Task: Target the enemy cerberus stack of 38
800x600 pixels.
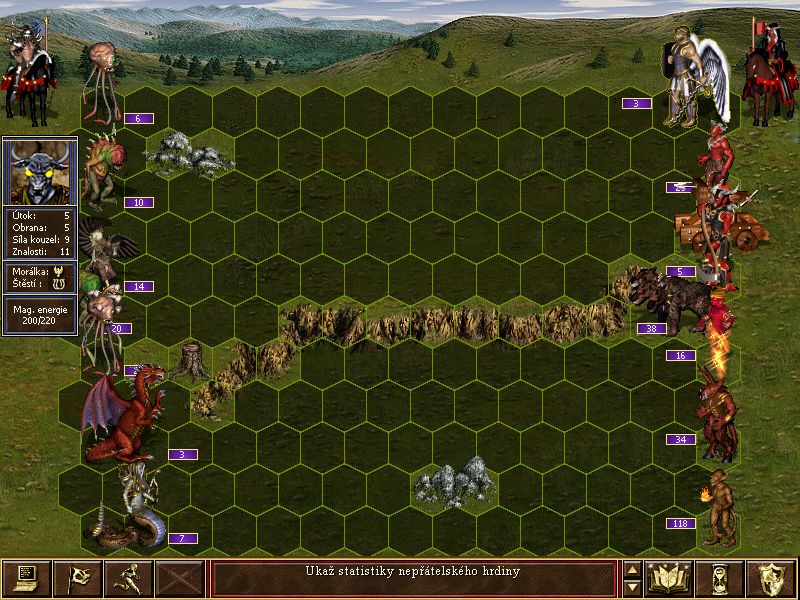Action: pos(674,298)
